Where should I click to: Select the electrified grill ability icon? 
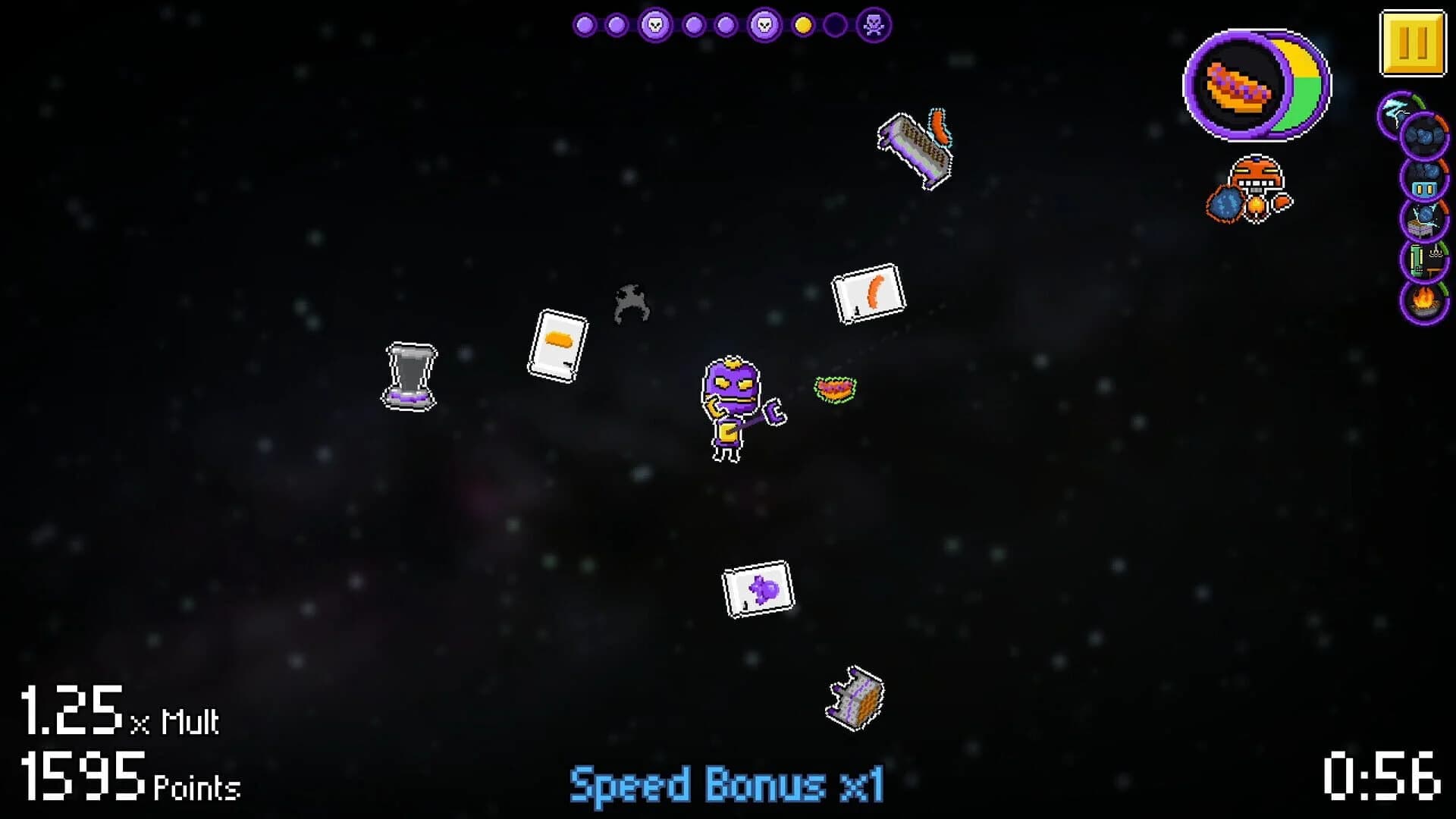pos(1423,224)
